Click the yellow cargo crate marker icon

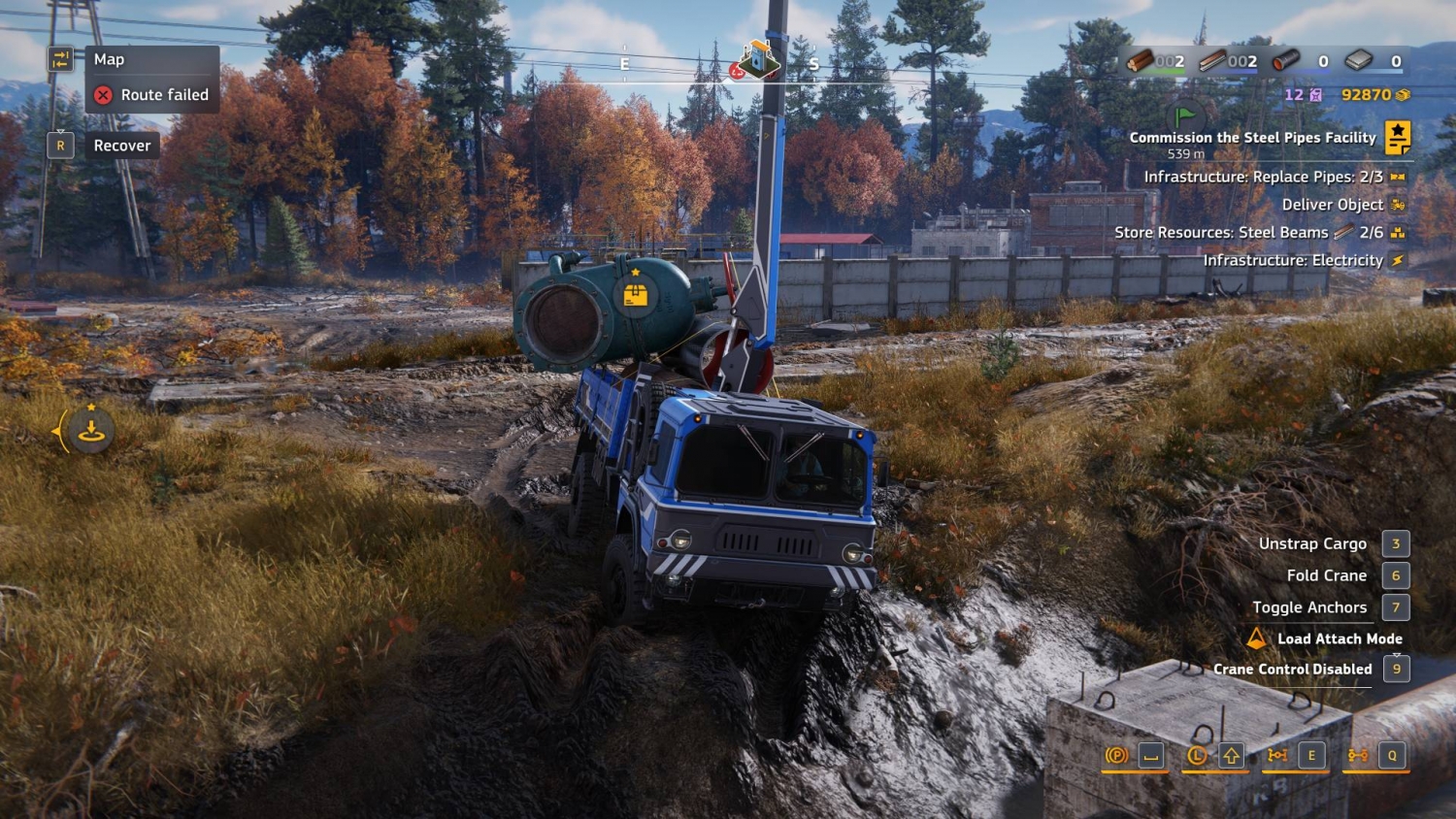(x=636, y=295)
